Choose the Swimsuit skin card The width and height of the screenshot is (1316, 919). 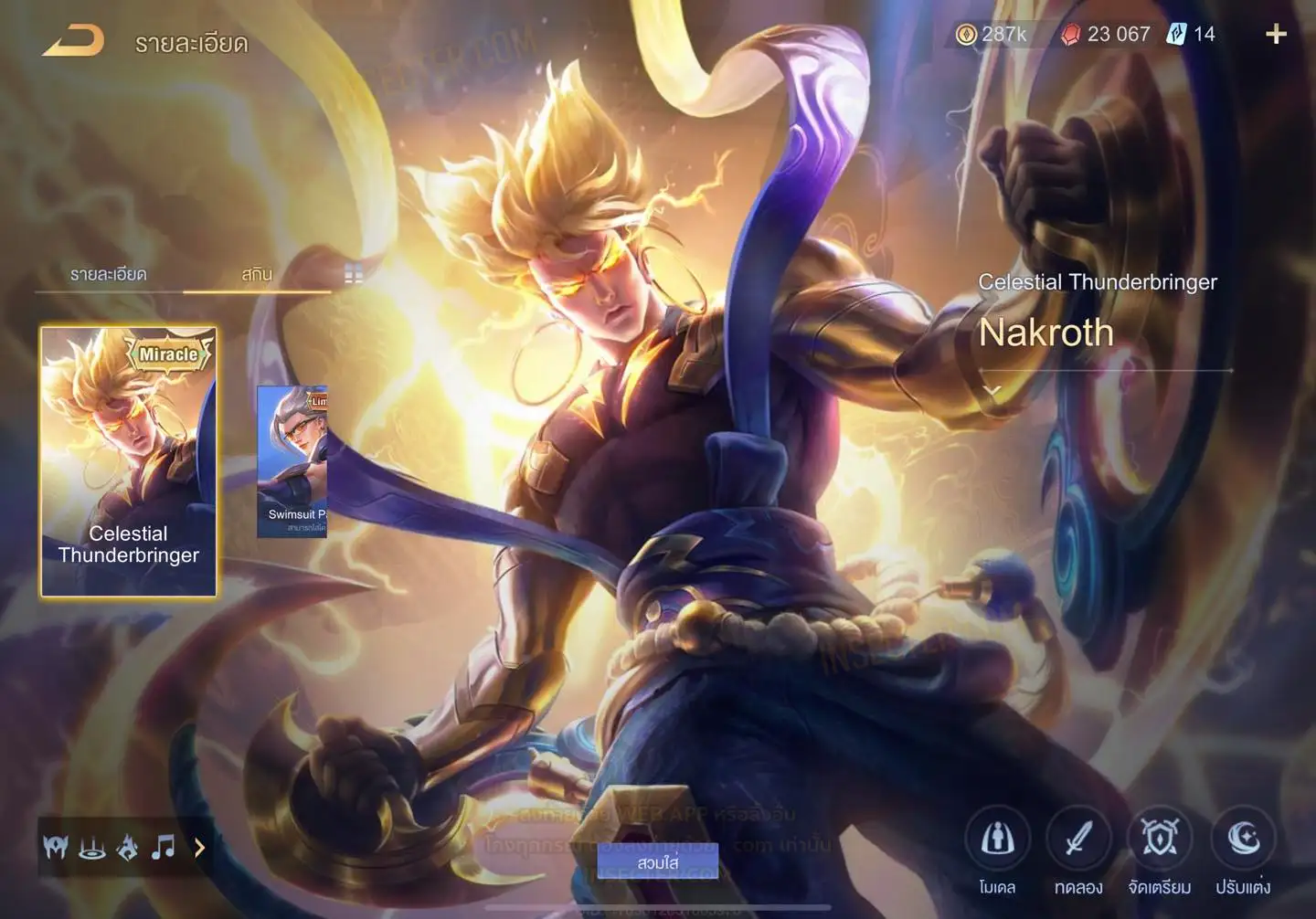(292, 461)
